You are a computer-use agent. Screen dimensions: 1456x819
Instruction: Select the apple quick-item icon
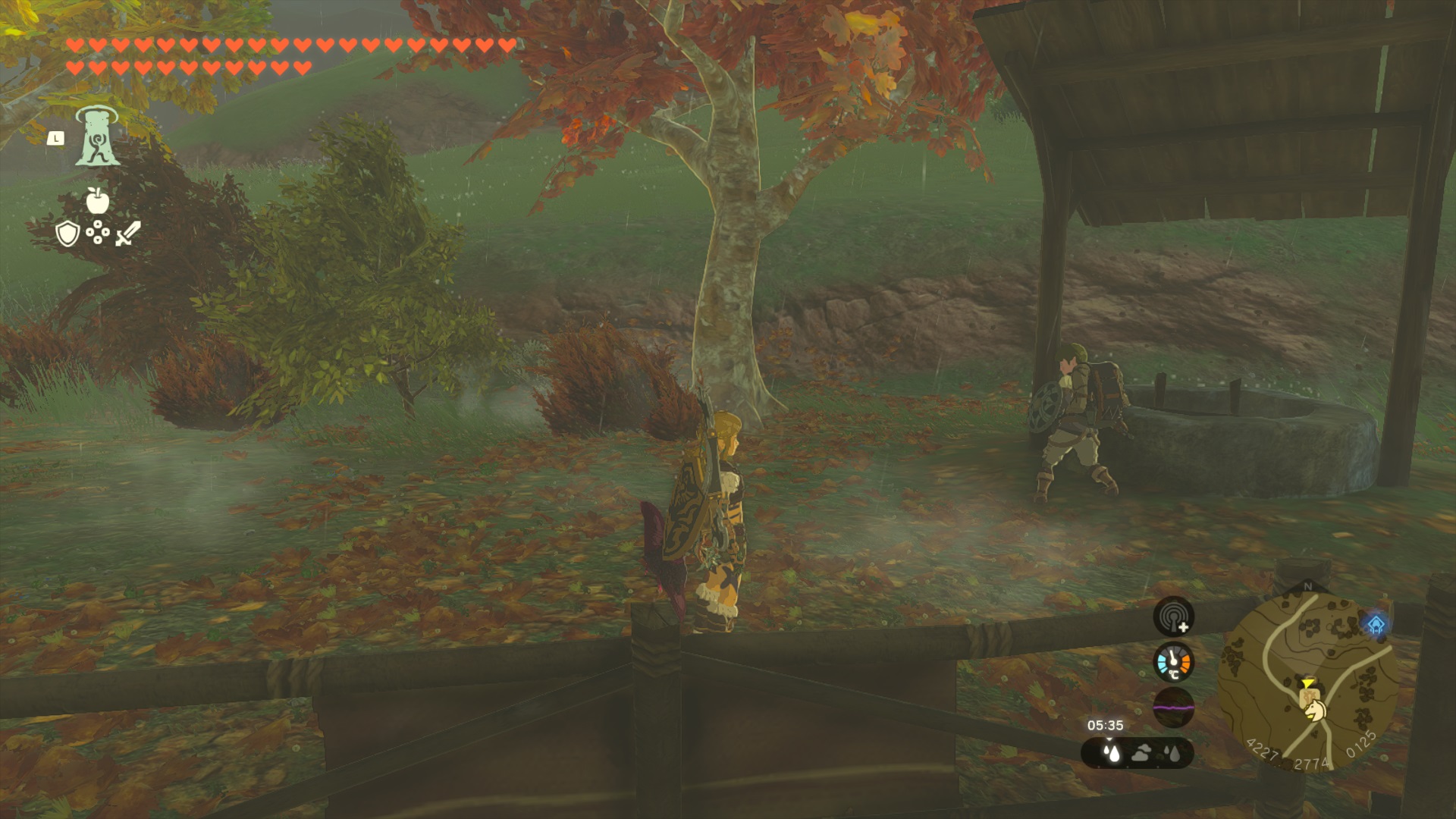(x=97, y=200)
